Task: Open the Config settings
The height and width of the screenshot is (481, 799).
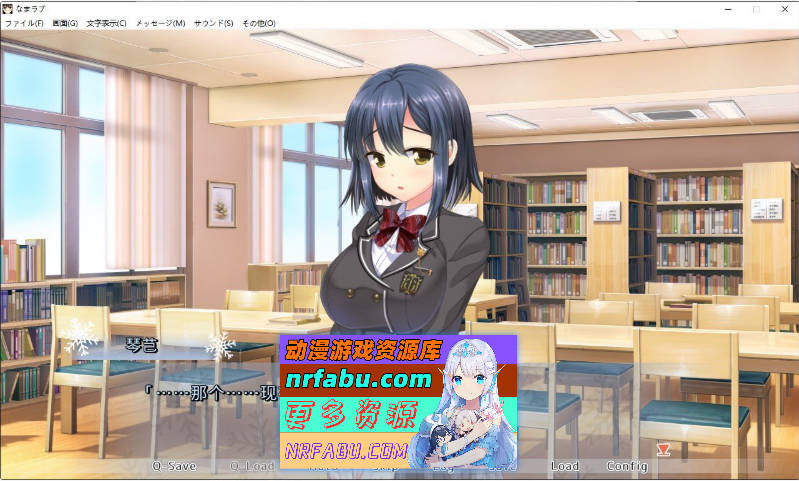Action: 627,466
